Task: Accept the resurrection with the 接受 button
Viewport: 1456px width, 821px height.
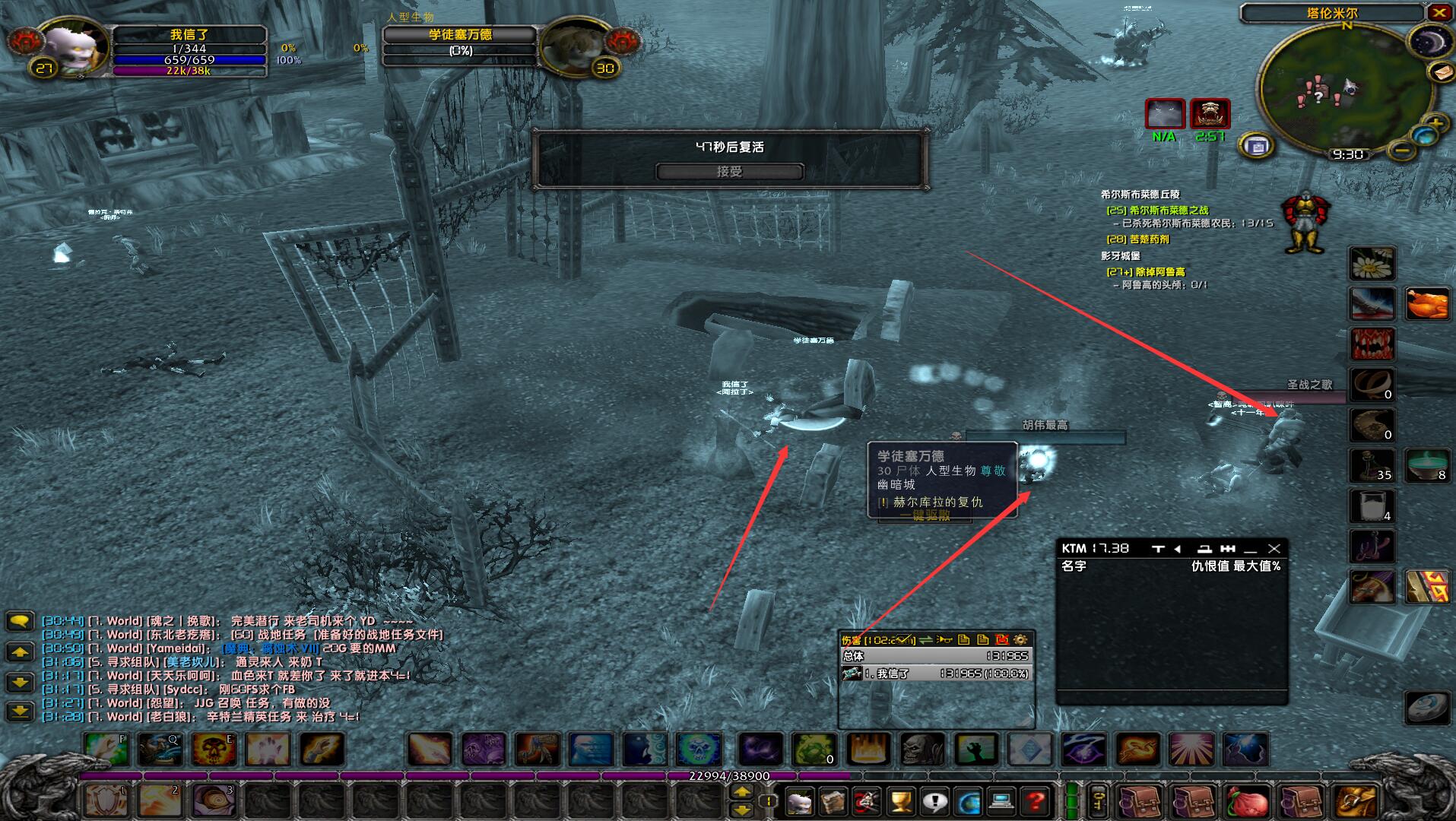Action: pyautogui.click(x=729, y=172)
